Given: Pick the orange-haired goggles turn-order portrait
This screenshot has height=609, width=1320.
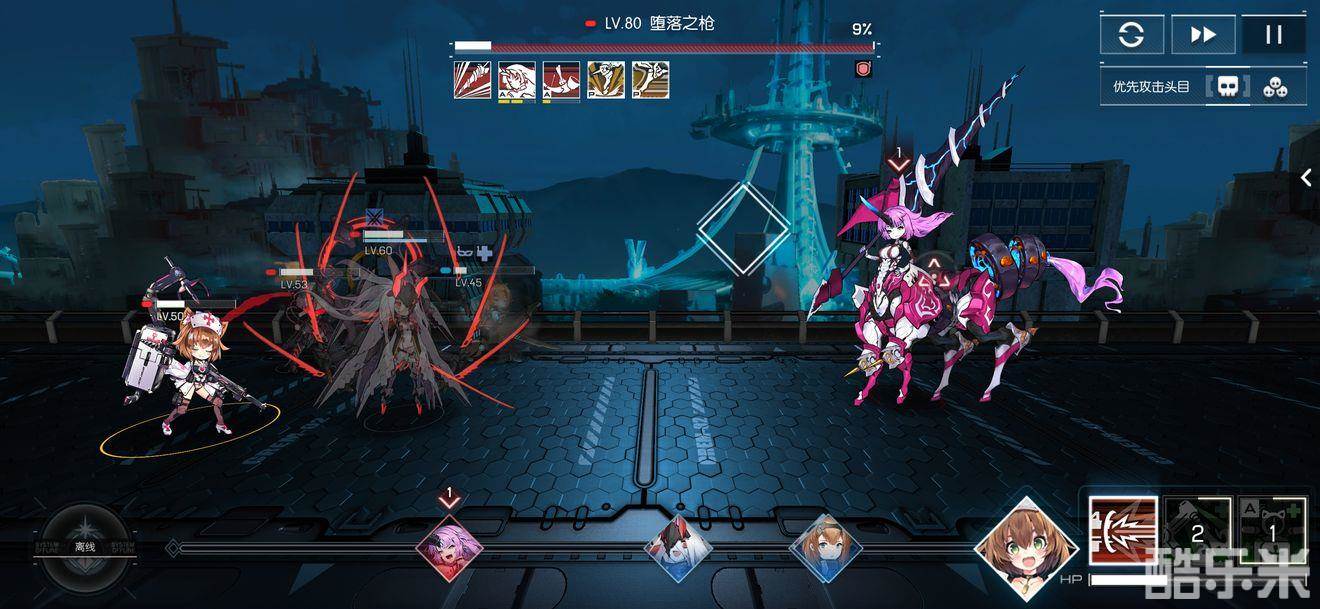Looking at the screenshot, I should click(825, 548).
